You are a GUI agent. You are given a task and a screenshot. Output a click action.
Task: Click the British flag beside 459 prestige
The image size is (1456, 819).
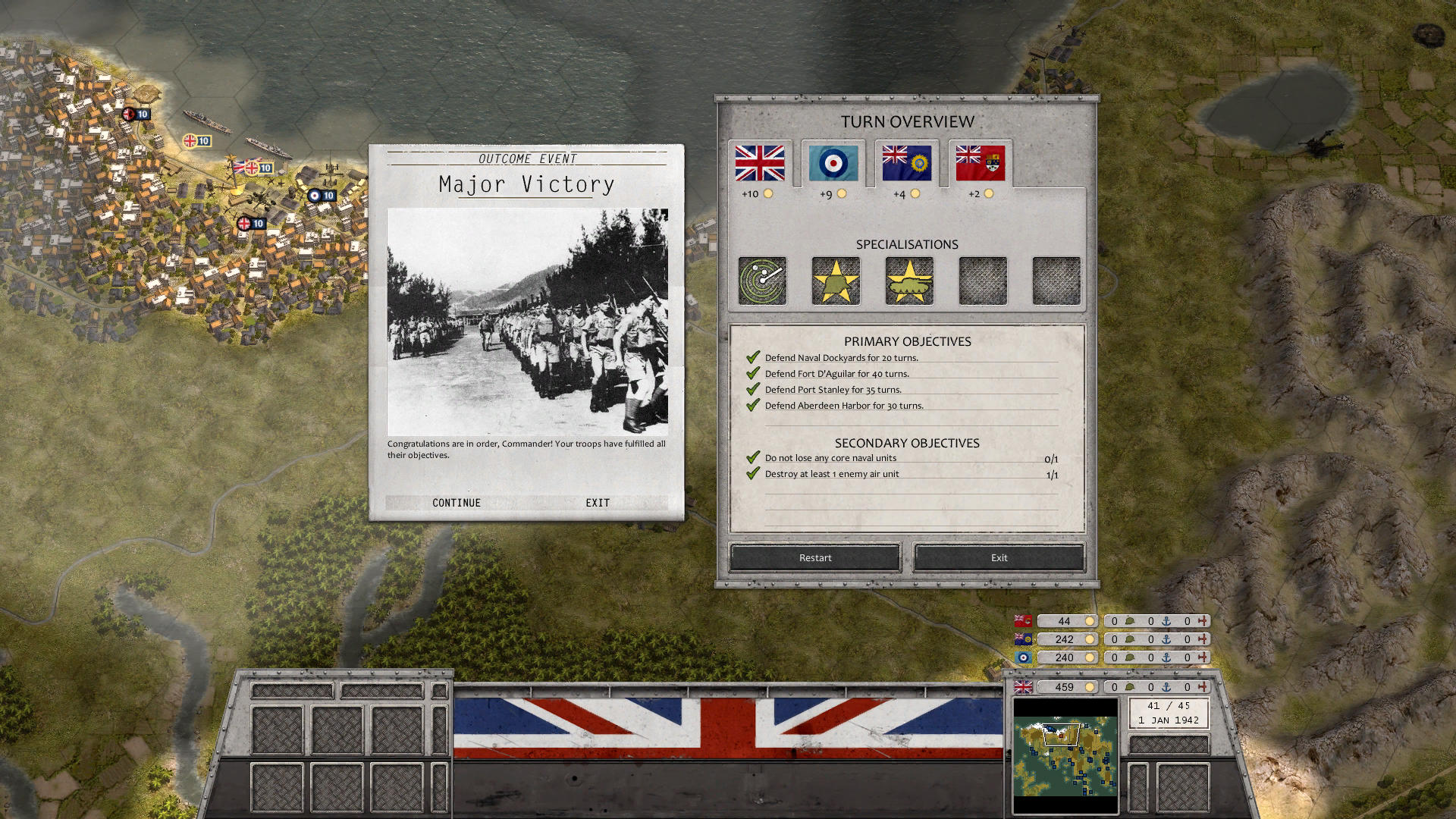[x=1025, y=687]
